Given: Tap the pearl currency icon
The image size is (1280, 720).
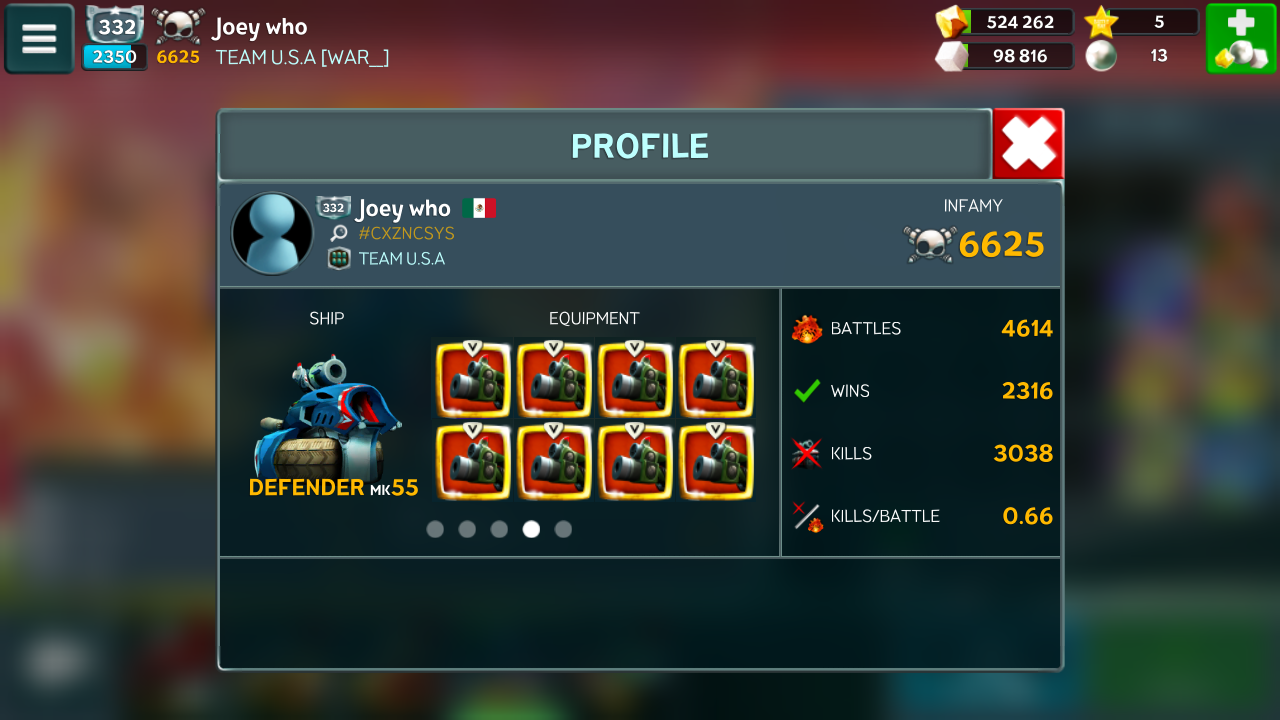Looking at the screenshot, I should tap(1101, 56).
